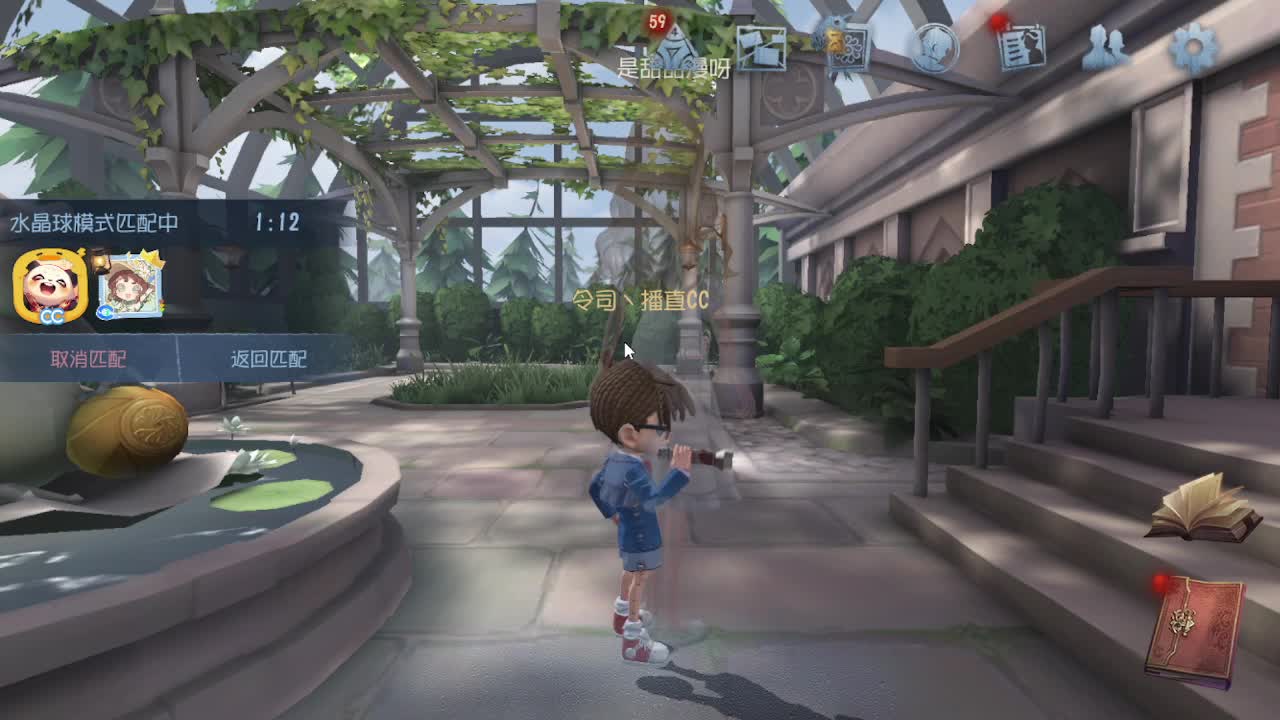1280x720 pixels.
Task: Click the 令司丶播直CC player nametag
Action: point(640,298)
